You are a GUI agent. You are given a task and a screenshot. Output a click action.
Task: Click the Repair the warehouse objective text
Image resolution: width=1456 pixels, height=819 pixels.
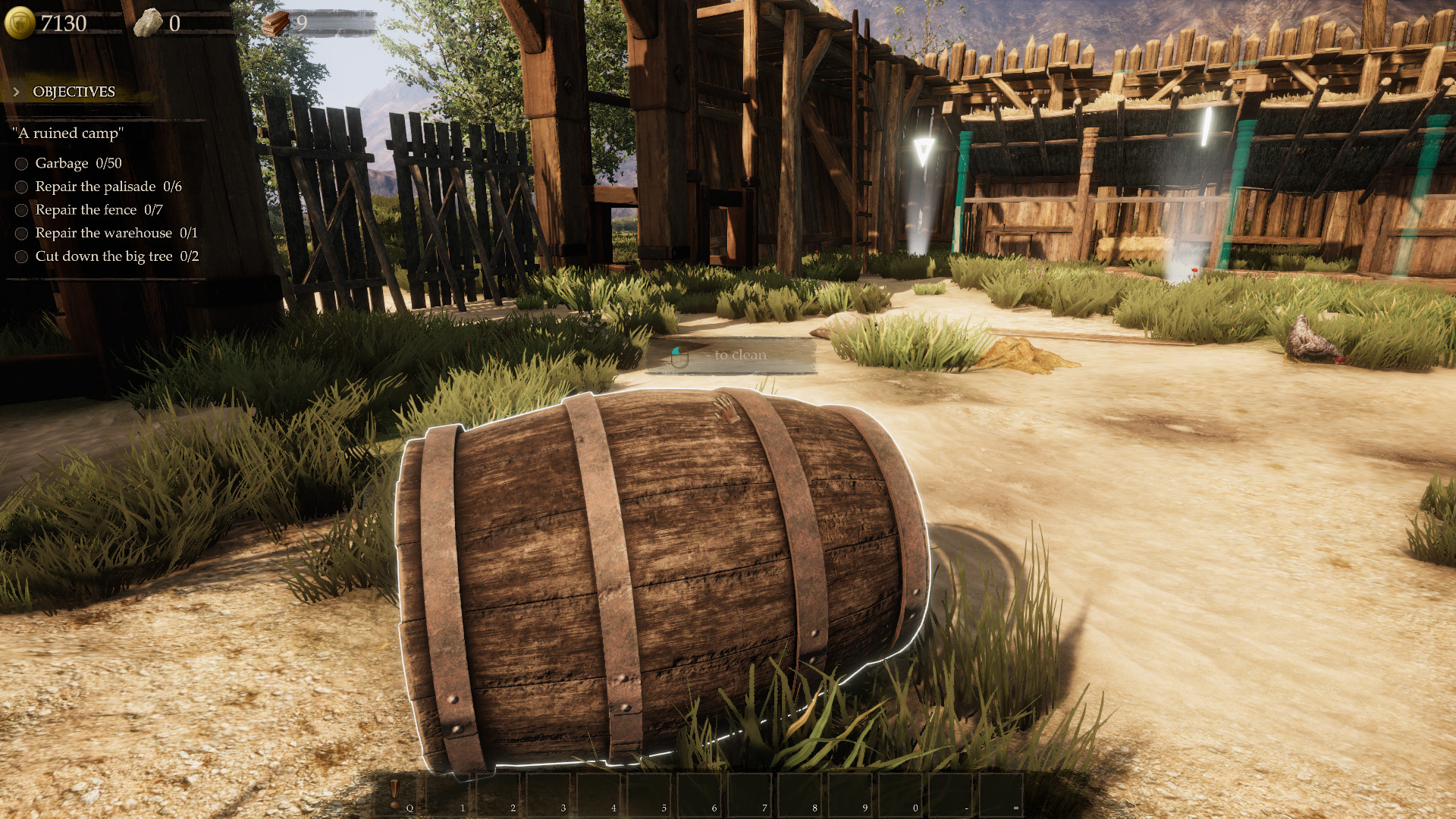click(x=102, y=234)
